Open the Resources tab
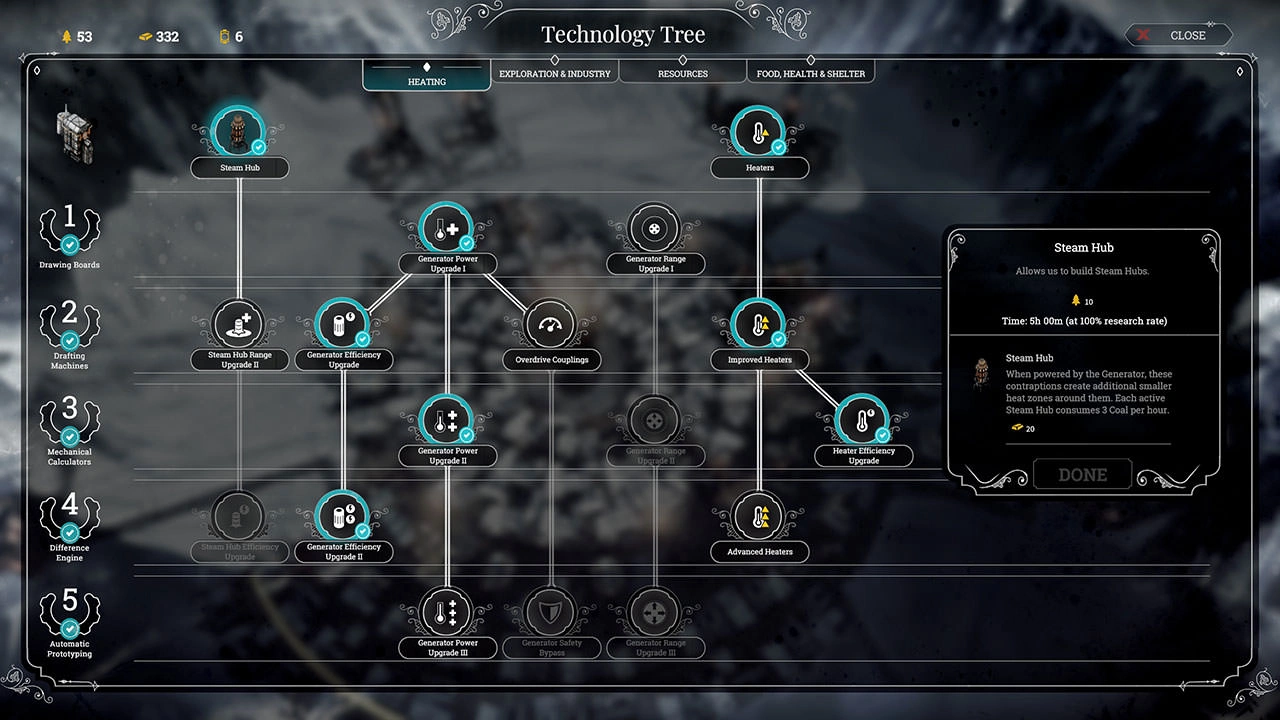The height and width of the screenshot is (720, 1280). (682, 73)
